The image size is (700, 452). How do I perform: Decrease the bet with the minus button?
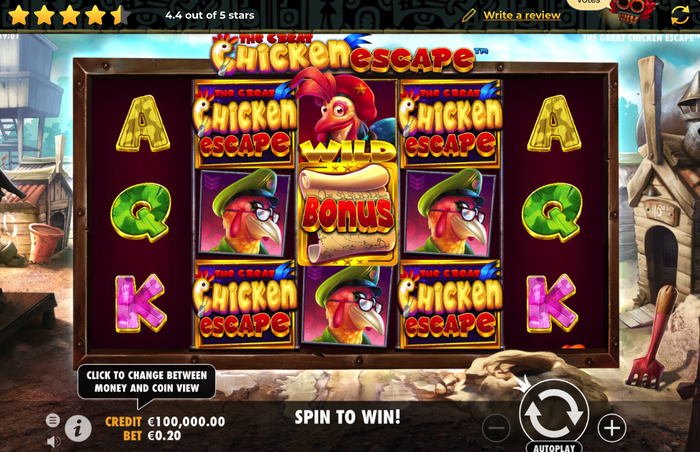496,428
